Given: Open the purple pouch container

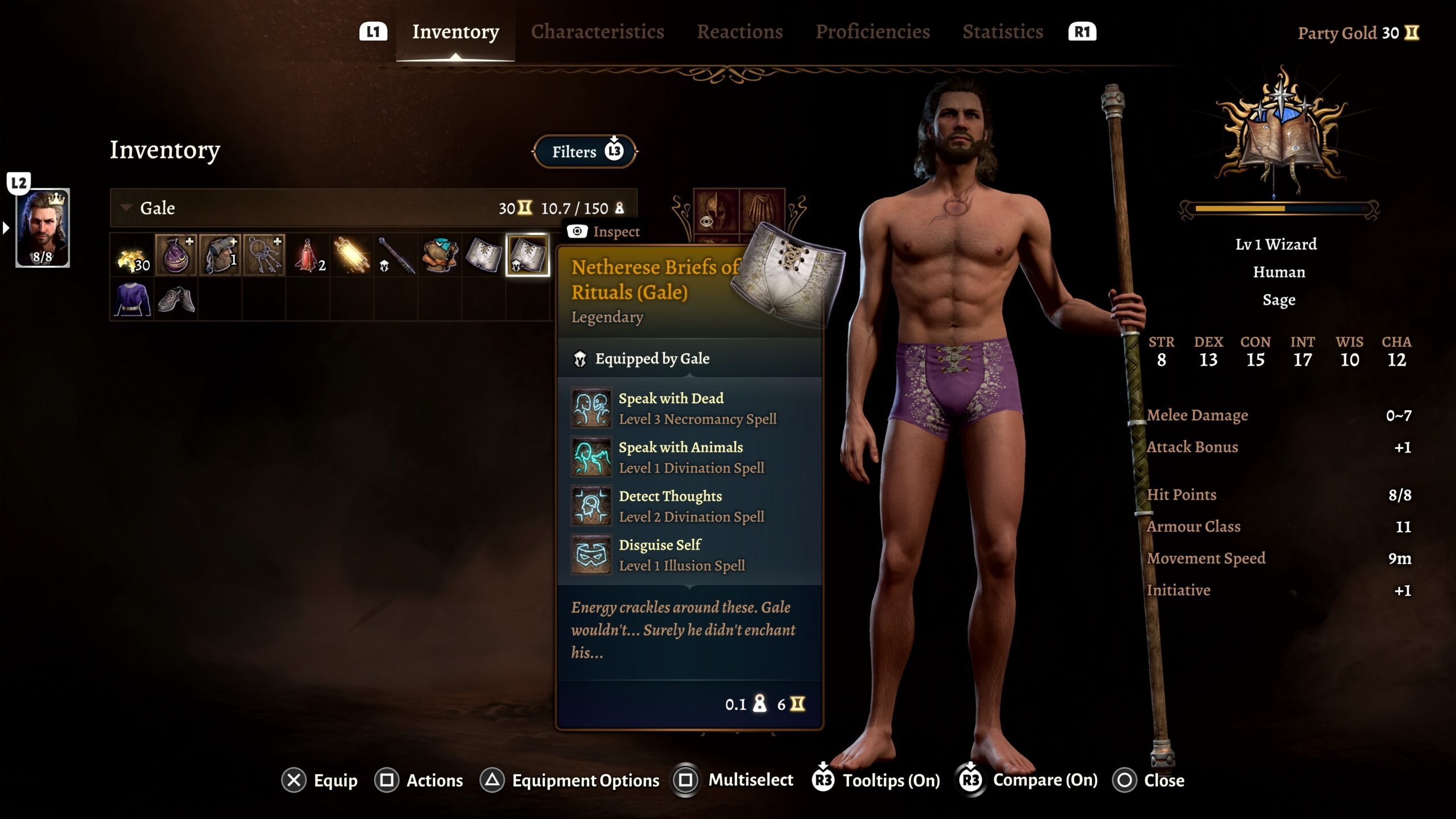Looking at the screenshot, I should point(176,255).
